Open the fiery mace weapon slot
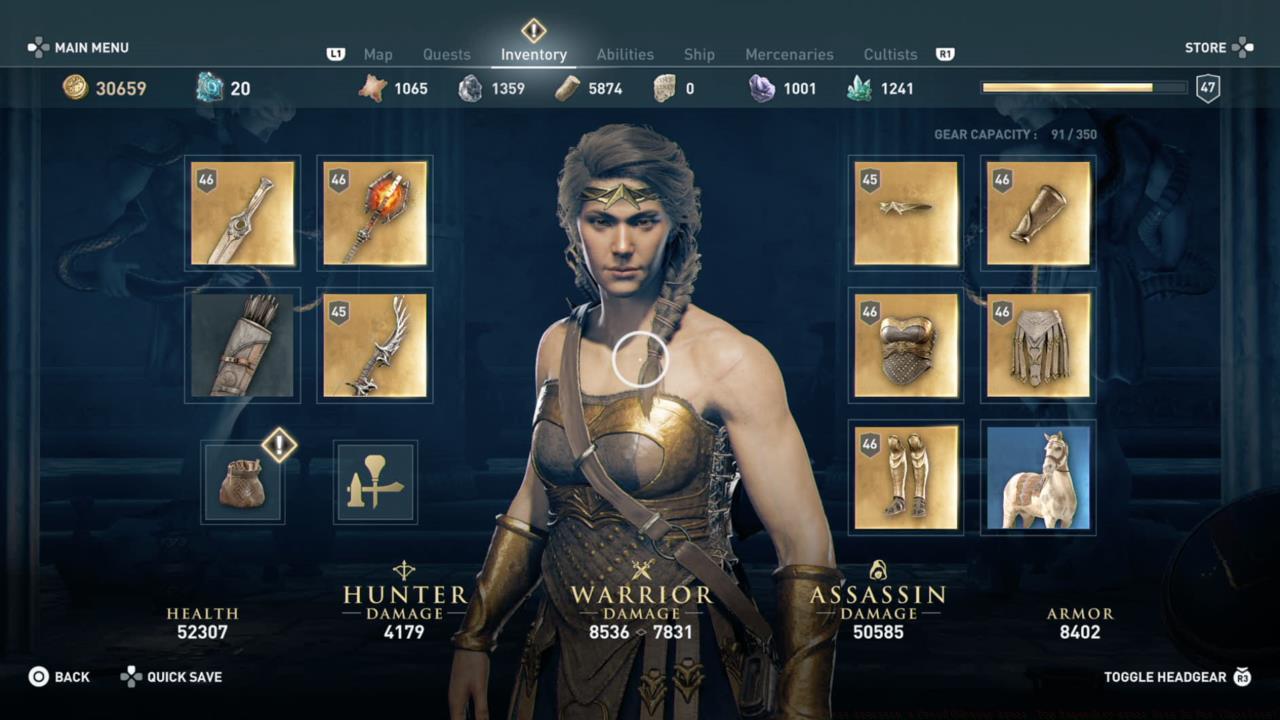This screenshot has width=1280, height=720. [x=374, y=213]
